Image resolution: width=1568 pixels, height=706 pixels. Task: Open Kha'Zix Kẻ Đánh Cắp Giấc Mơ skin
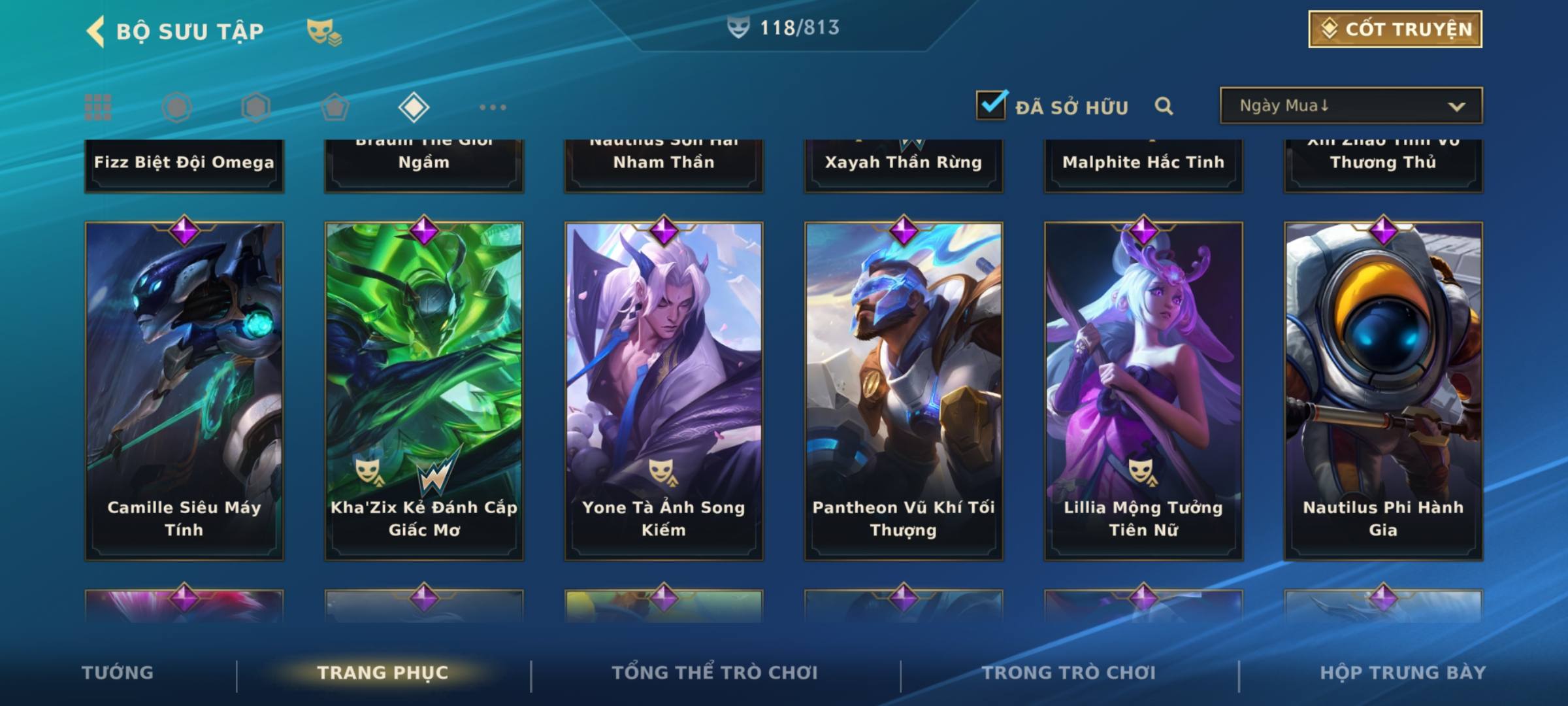pyautogui.click(x=424, y=391)
